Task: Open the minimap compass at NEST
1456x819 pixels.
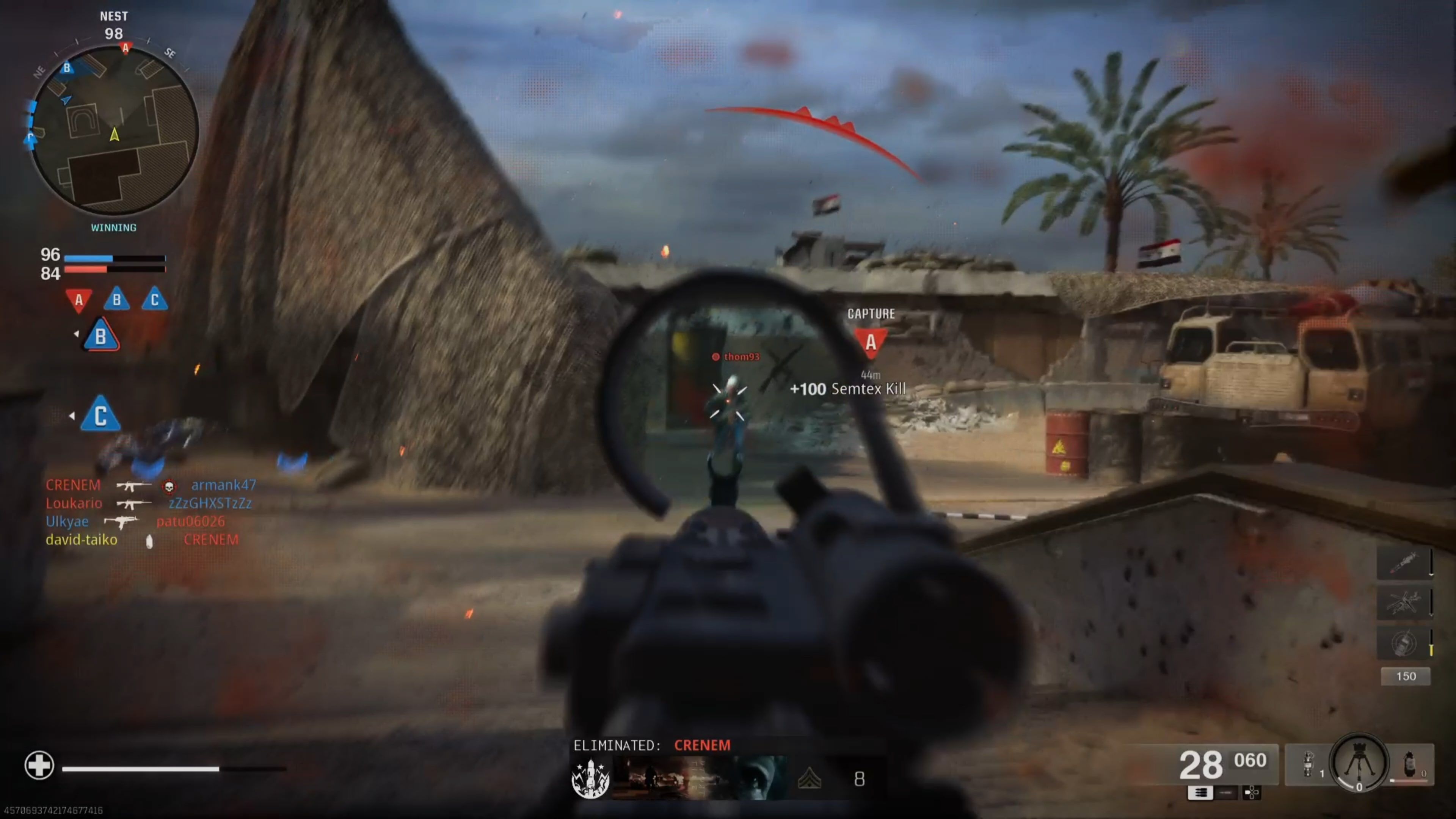Action: 115,16
